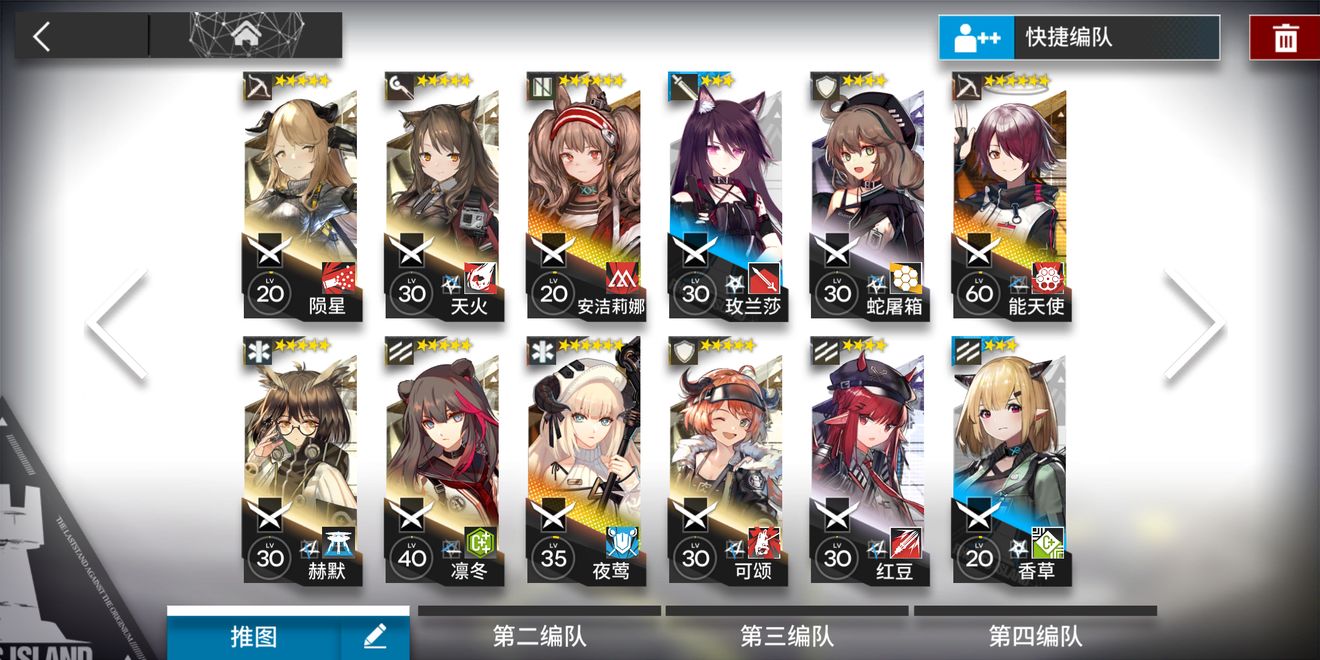Switch to the 第三编队 squad tab
Viewport: 1320px width, 660px height.
(x=787, y=635)
